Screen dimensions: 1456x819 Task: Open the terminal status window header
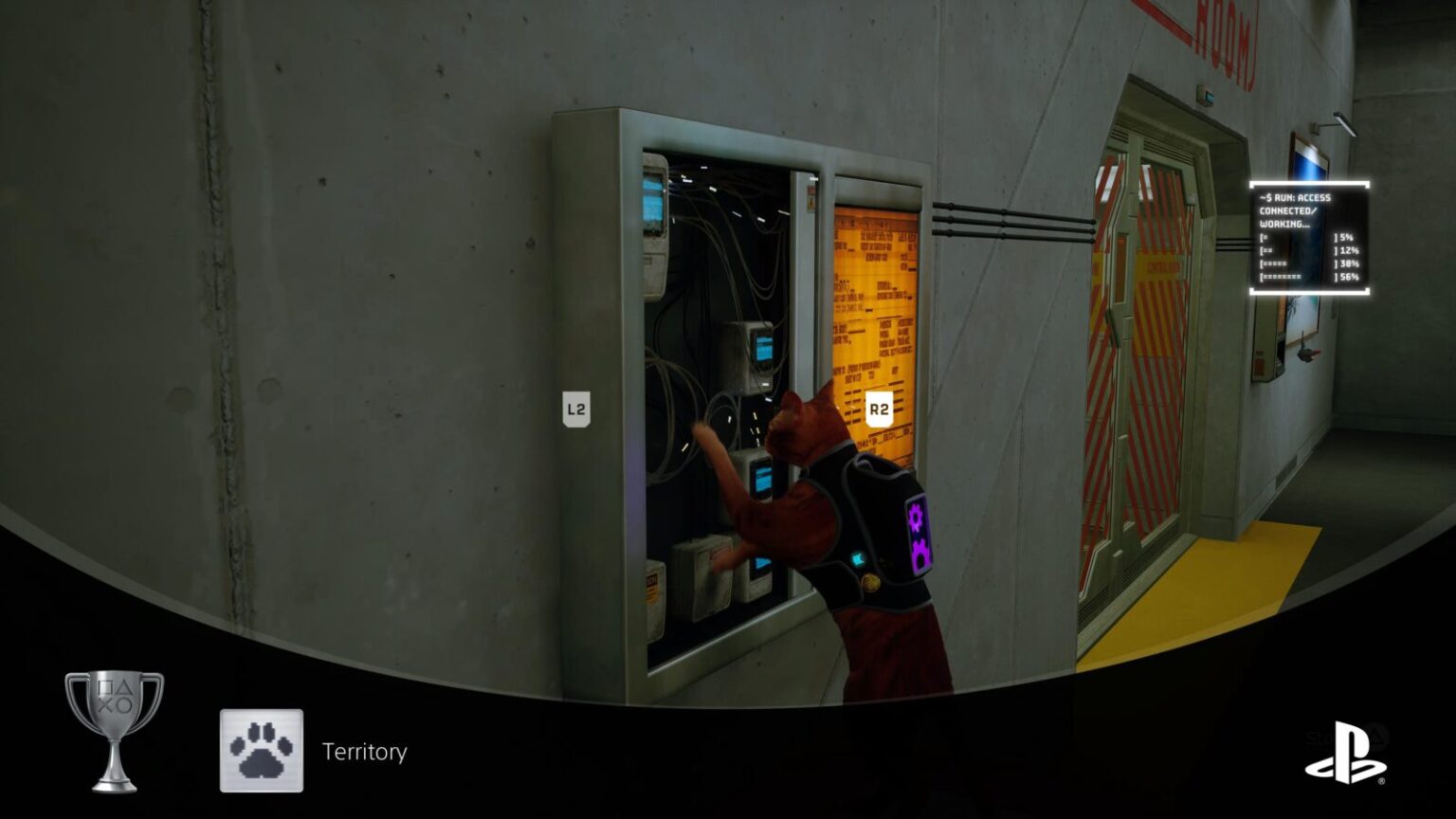coord(1297,197)
